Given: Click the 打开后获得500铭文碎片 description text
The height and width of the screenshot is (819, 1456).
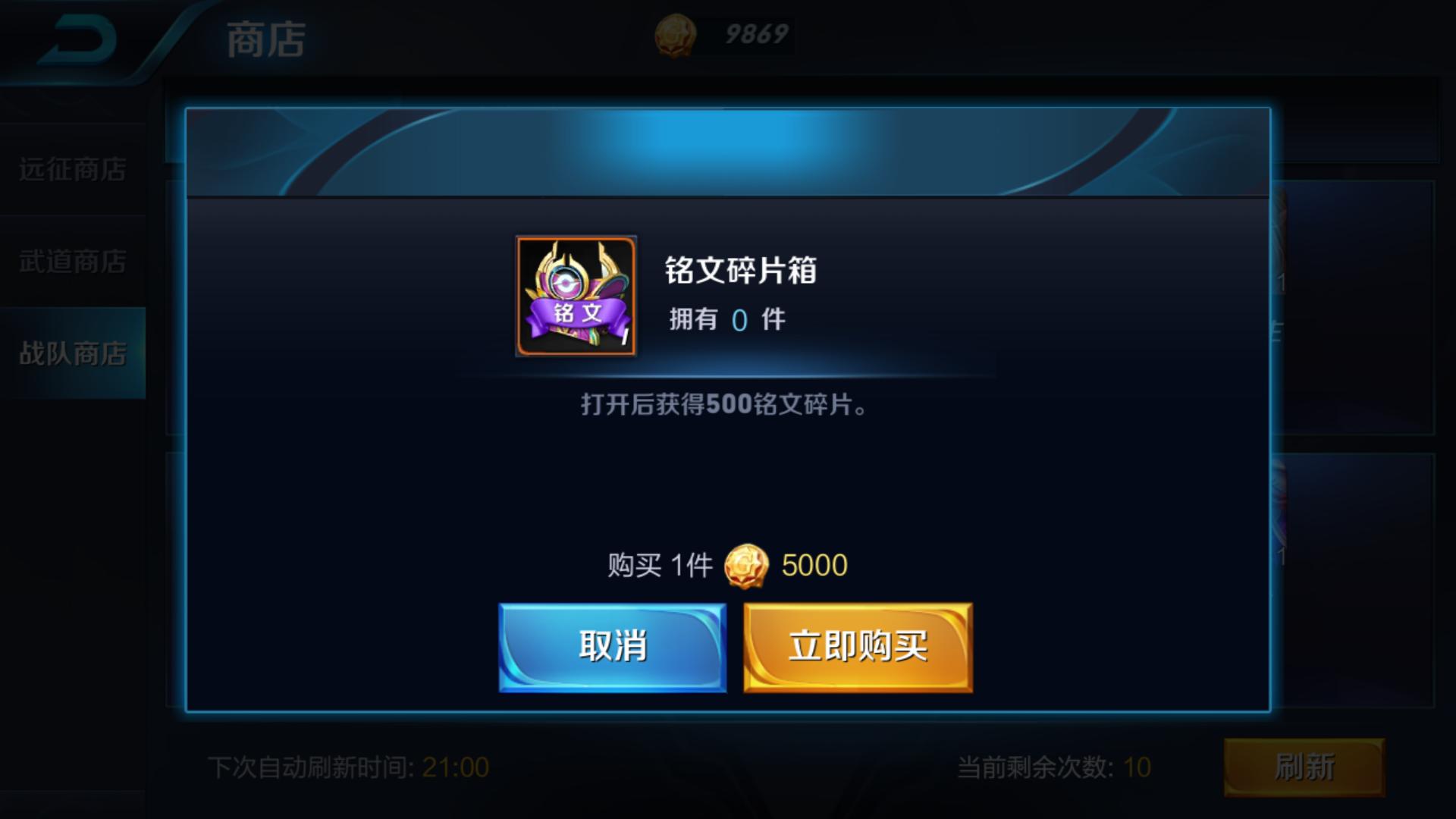Looking at the screenshot, I should [x=720, y=404].
